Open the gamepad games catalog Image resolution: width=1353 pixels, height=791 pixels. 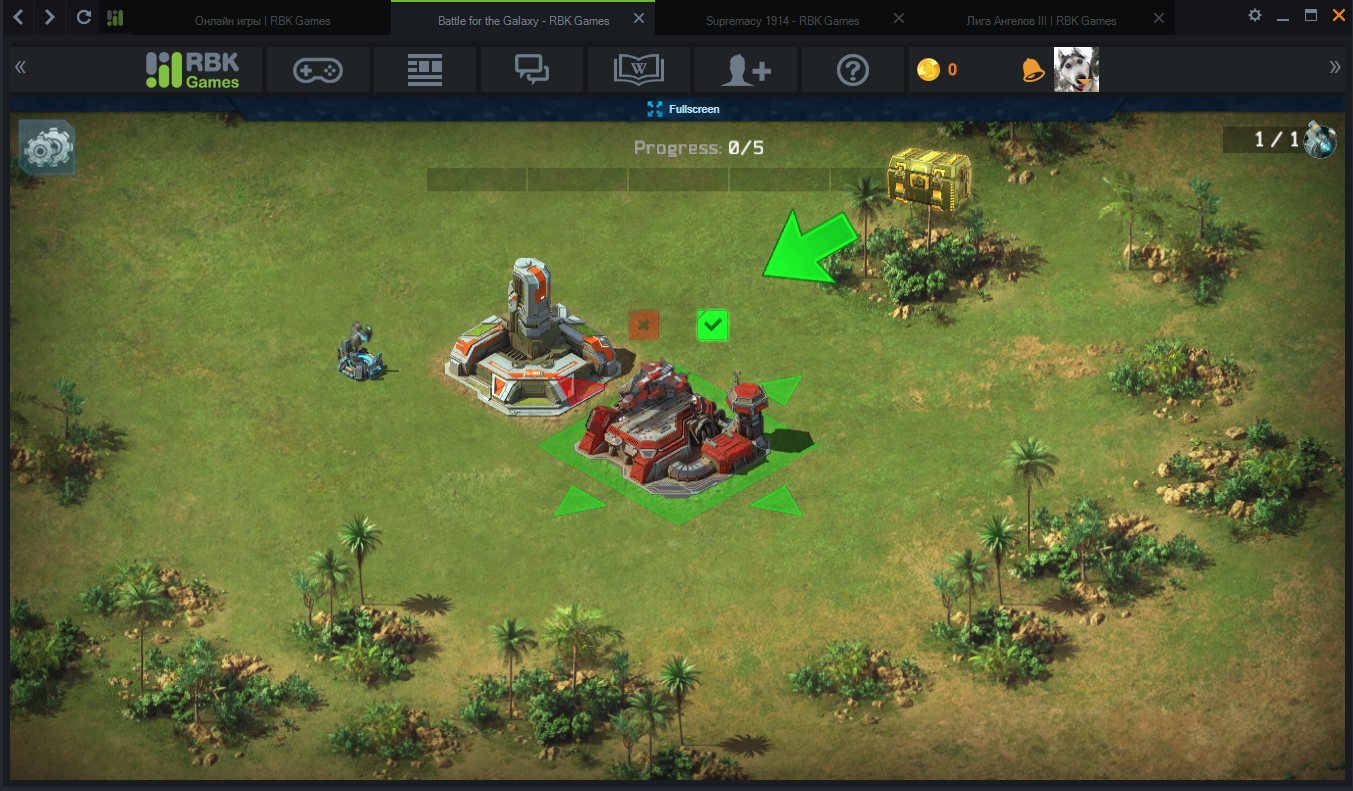(317, 70)
